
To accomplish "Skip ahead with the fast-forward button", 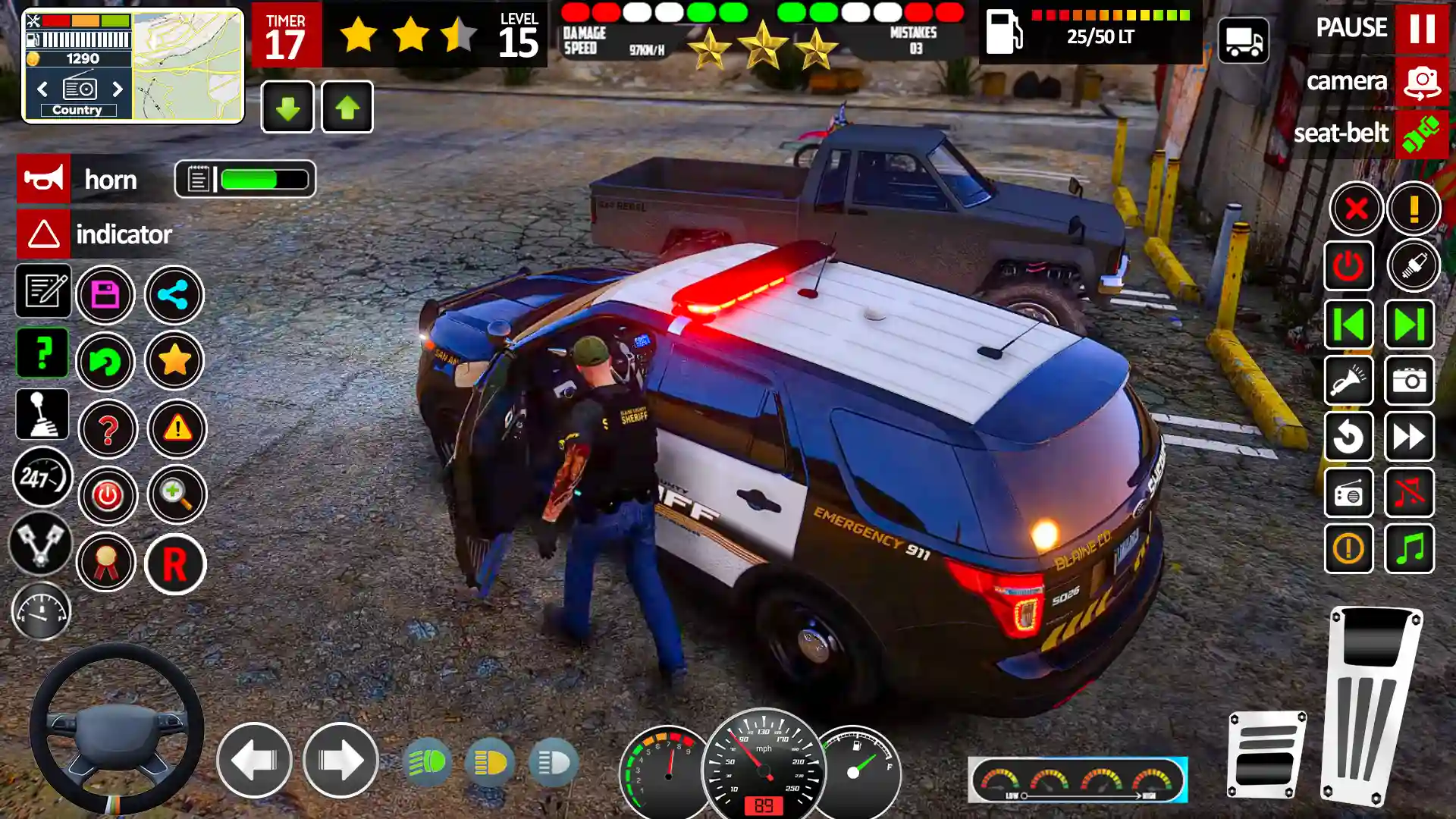I will coord(1410,437).
